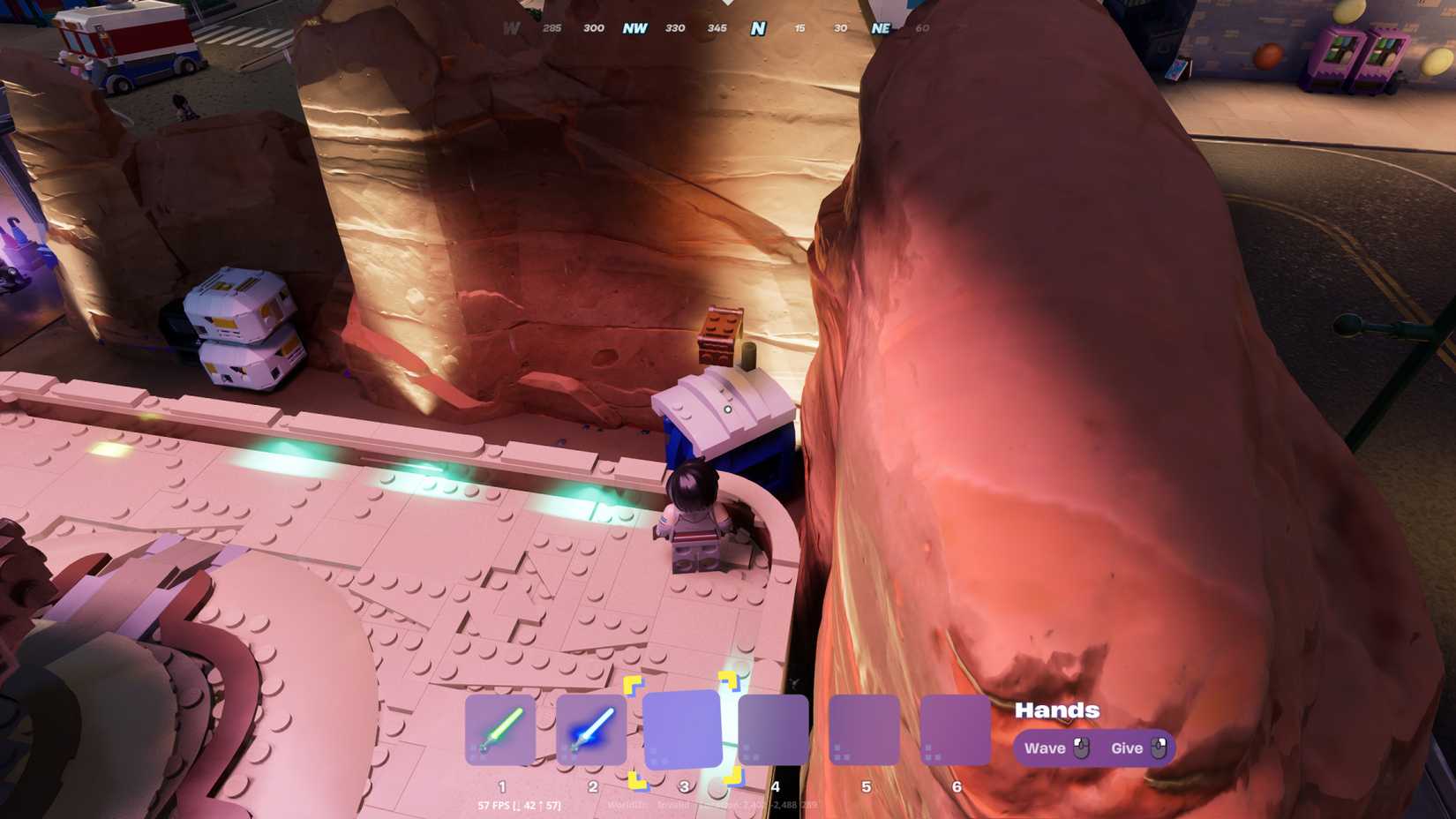Image resolution: width=1456 pixels, height=819 pixels.
Task: Select the green lightsaber in hotbar slot 1
Action: pyautogui.click(x=501, y=729)
